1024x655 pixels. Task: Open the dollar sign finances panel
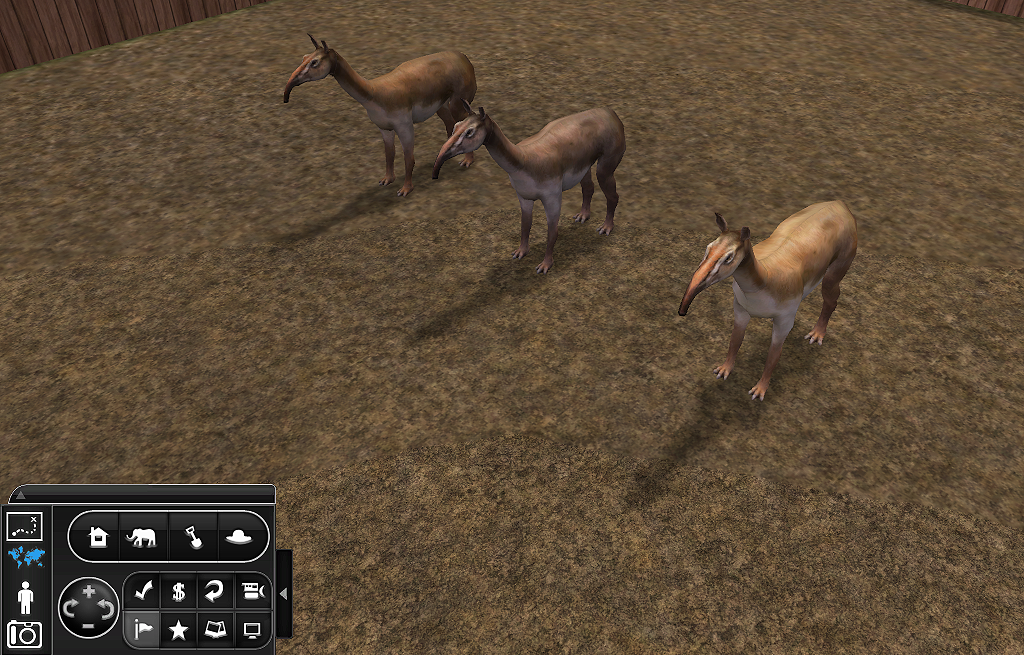pos(178,592)
